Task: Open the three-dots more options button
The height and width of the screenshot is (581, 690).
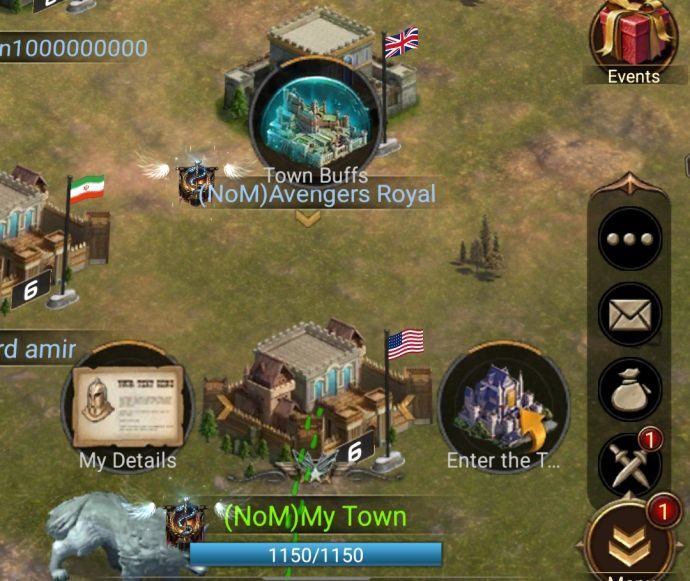Action: [x=630, y=238]
